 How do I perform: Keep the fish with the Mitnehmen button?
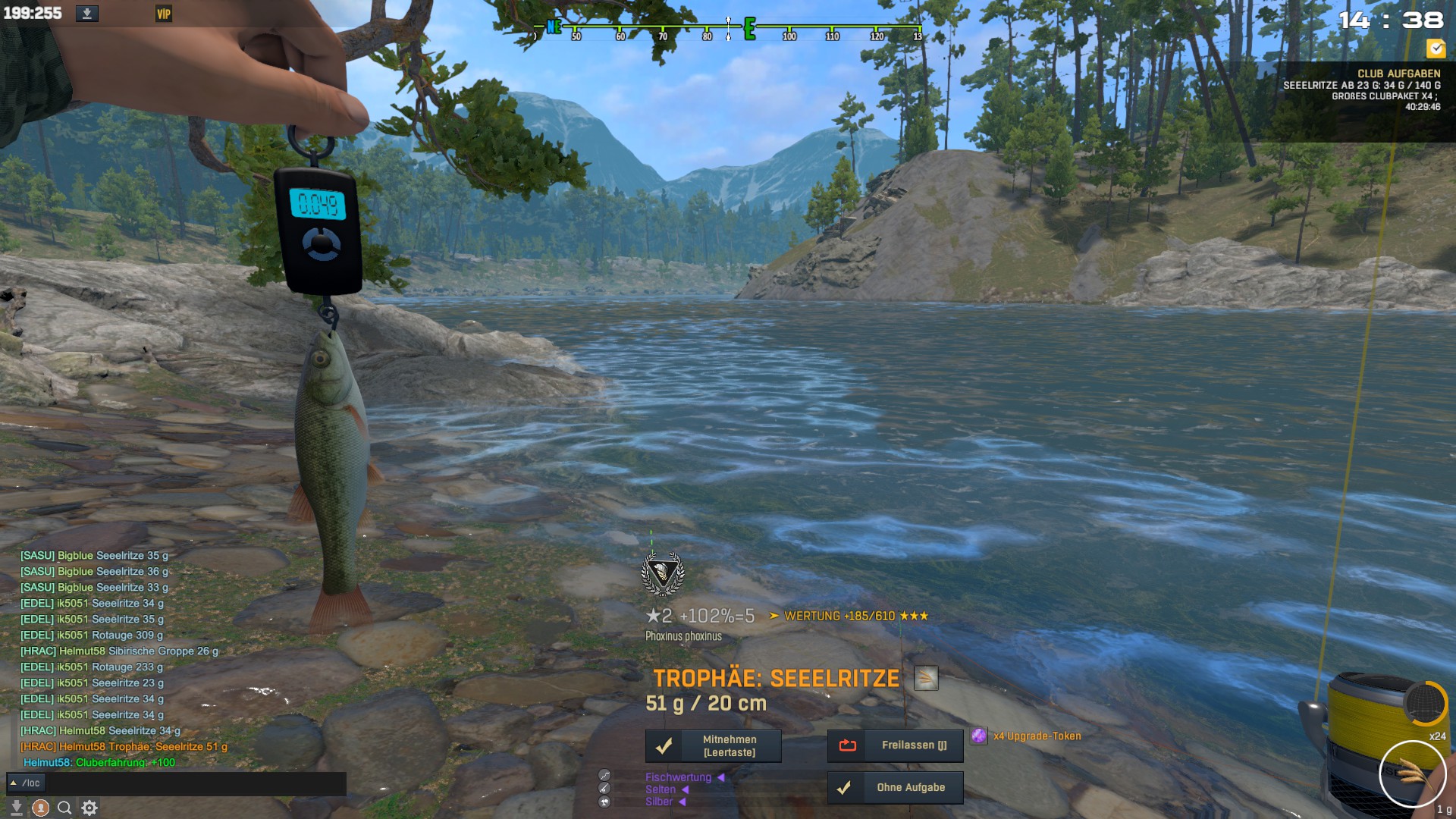pos(713,746)
